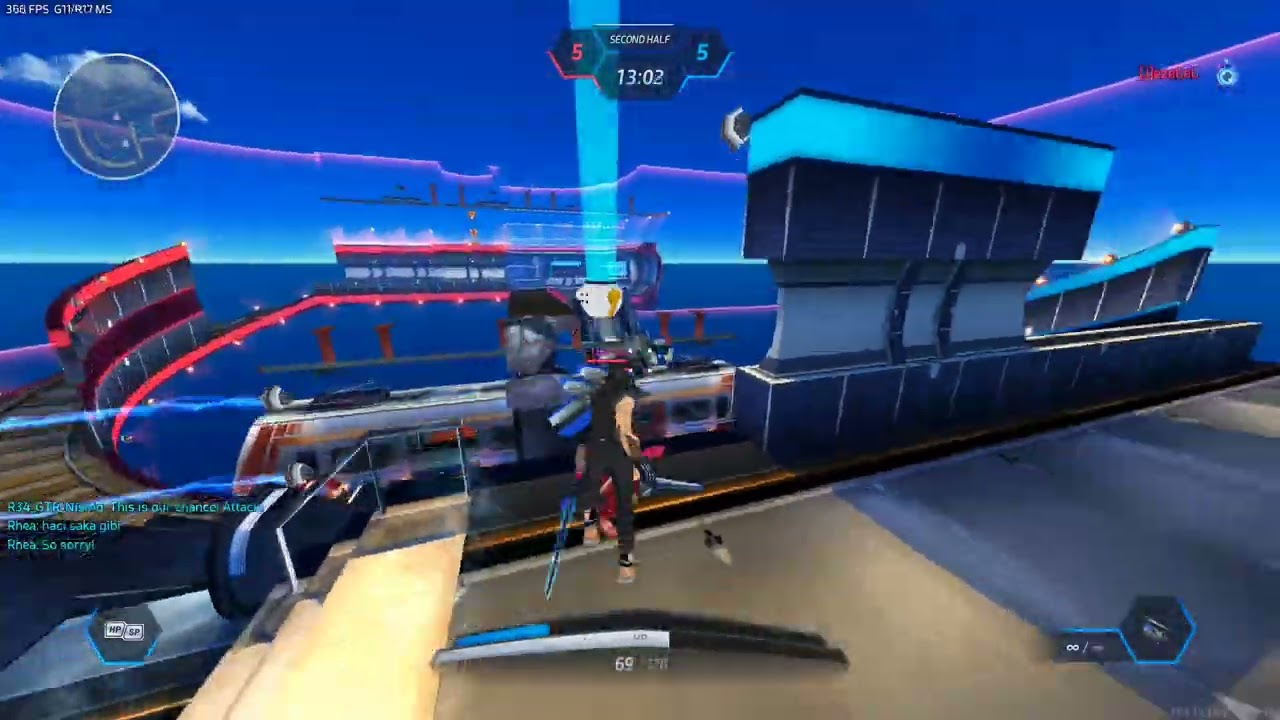Image resolution: width=1280 pixels, height=720 pixels.
Task: Click Rhea's "So sorry!" chat message
Action: point(51,545)
